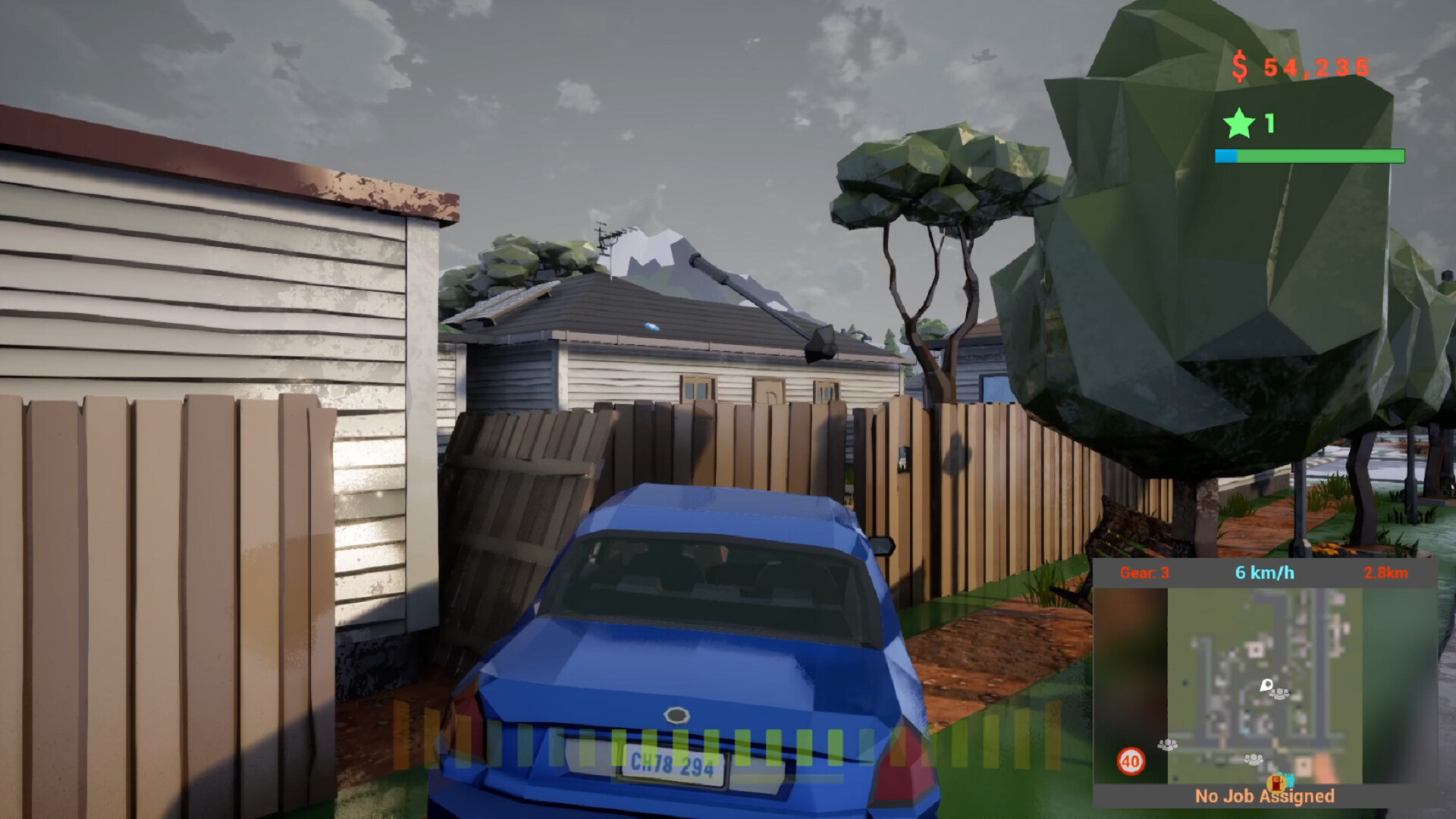Image resolution: width=1456 pixels, height=819 pixels.
Task: Toggle the 6 km/h speed display
Action: pos(1264,573)
